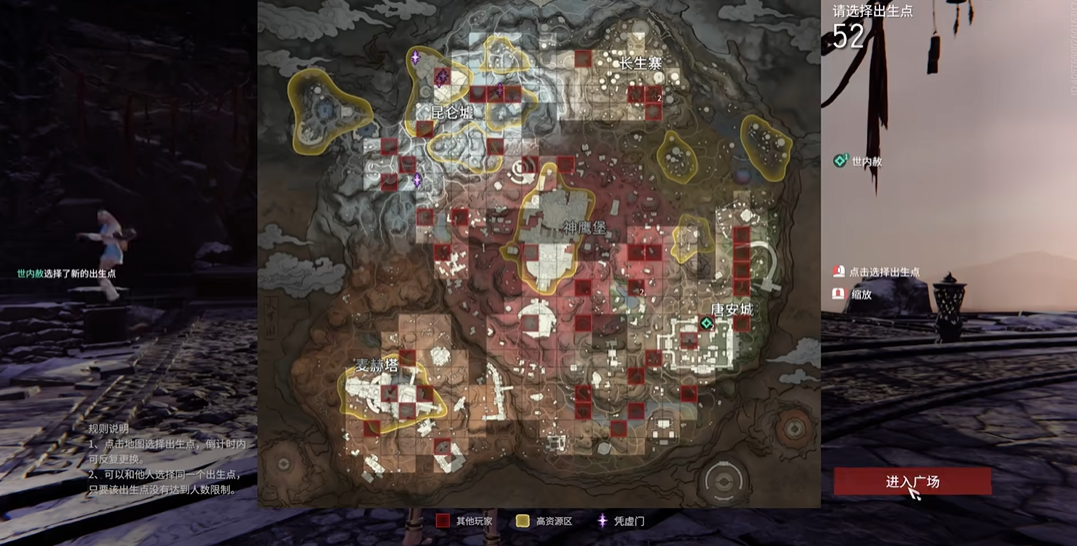This screenshot has height=546, width=1077.
Task: Choose the 麦赫塔 region on the map
Action: [377, 366]
